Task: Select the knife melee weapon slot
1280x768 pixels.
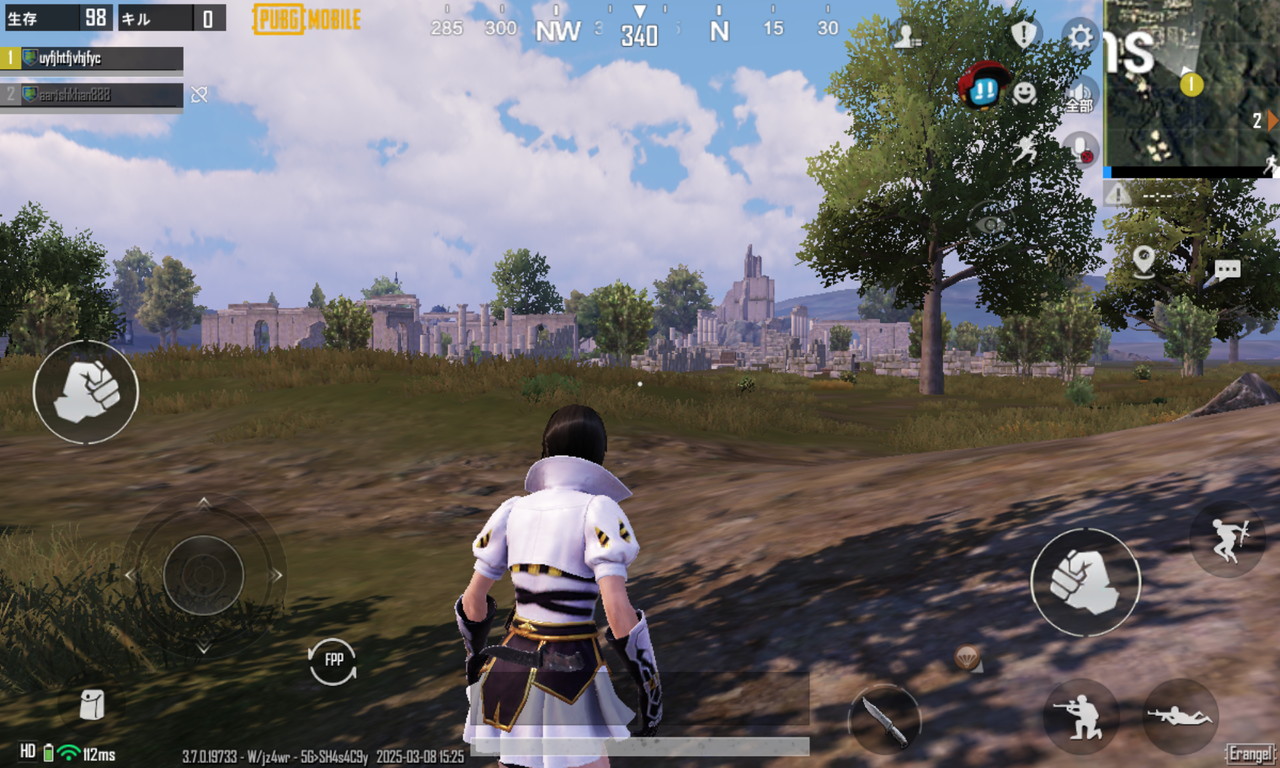Action: [884, 718]
